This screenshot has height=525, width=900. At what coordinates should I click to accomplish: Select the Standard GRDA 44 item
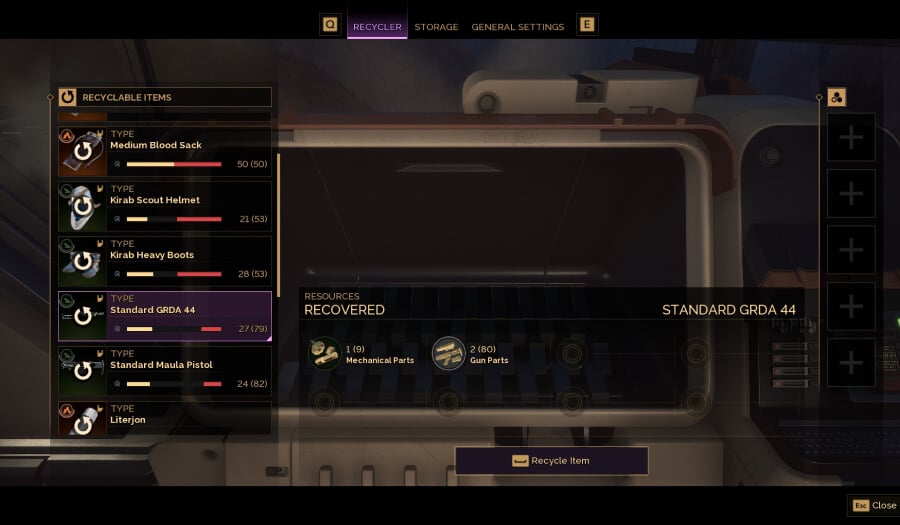tap(165, 317)
